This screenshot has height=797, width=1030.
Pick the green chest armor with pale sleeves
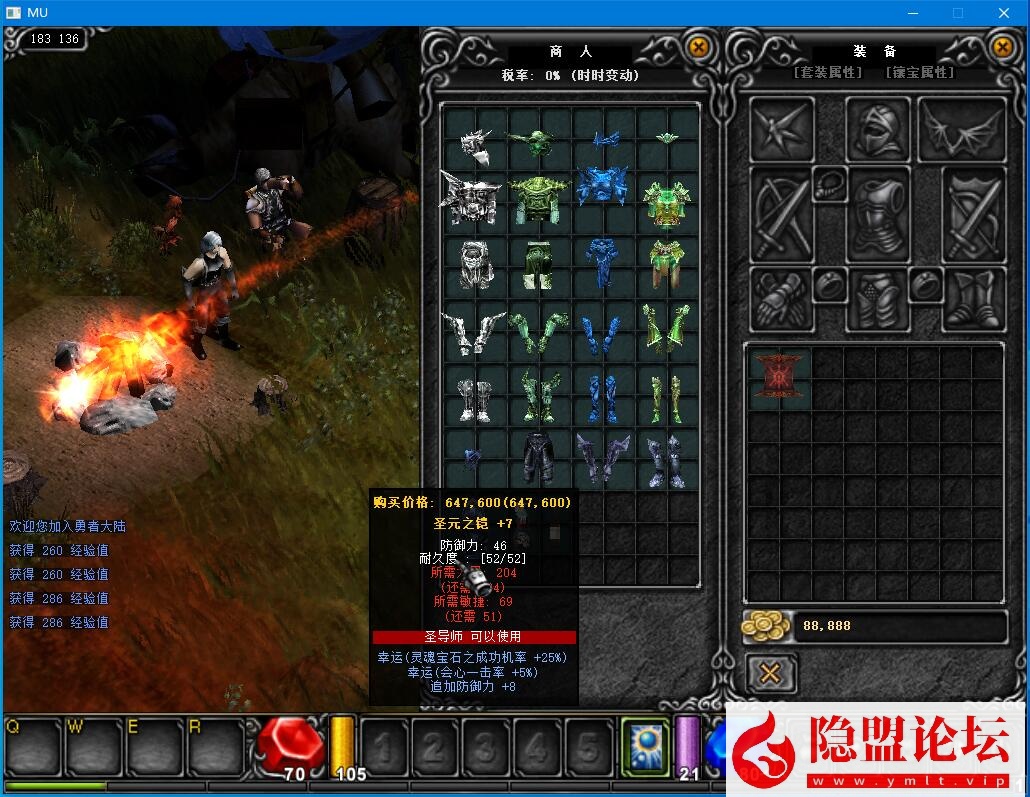667,202
